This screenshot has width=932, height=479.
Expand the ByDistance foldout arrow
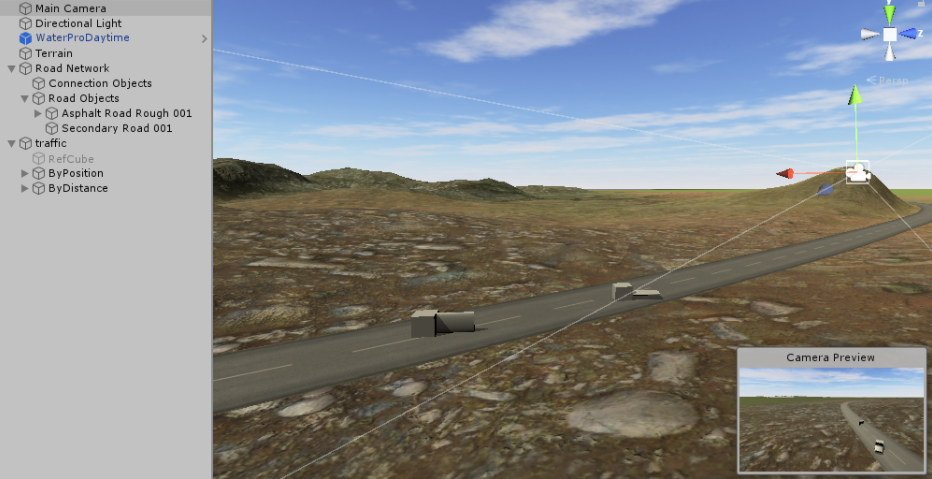click(25, 189)
